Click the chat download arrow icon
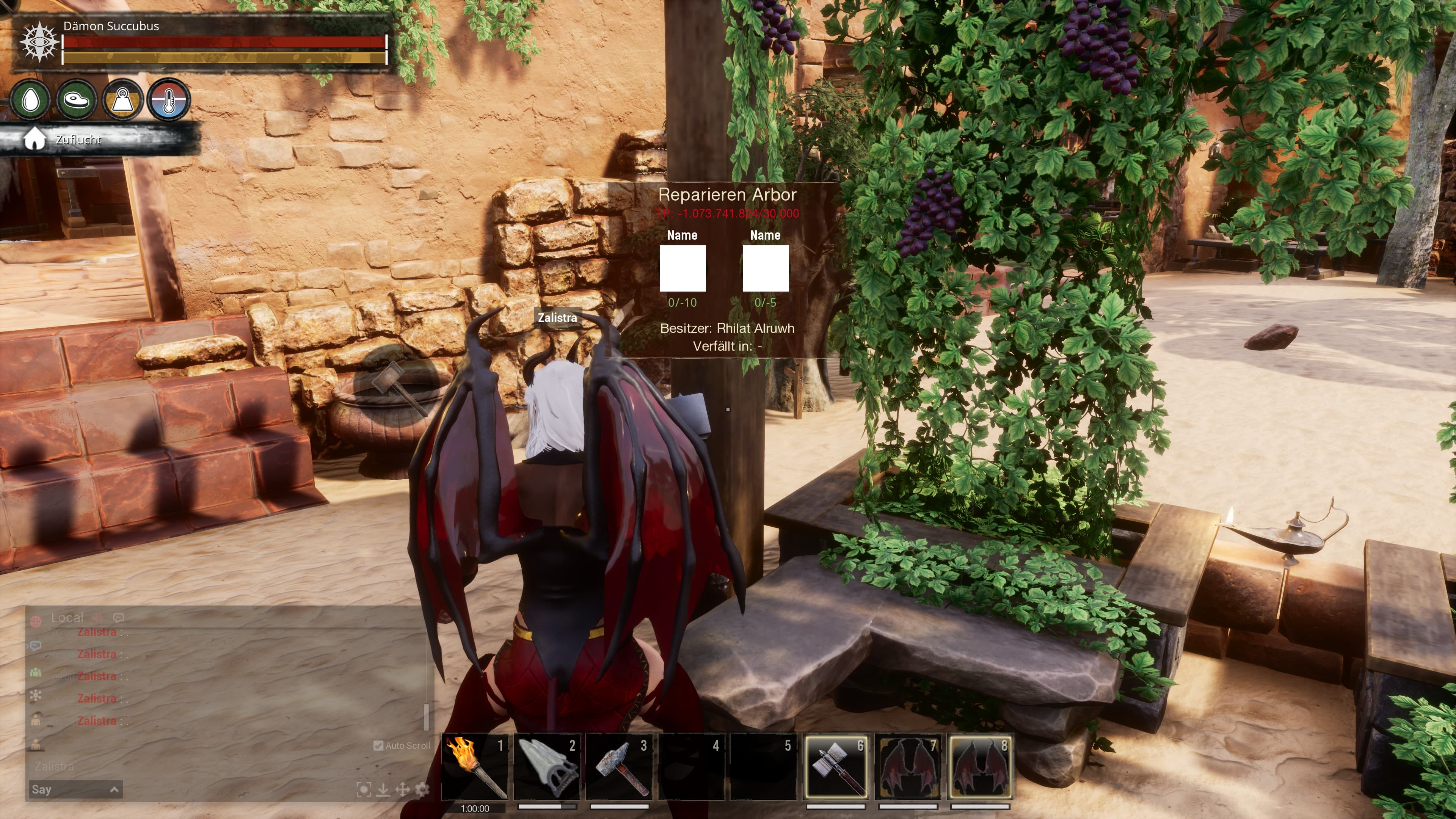This screenshot has width=1456, height=819. pyautogui.click(x=383, y=789)
